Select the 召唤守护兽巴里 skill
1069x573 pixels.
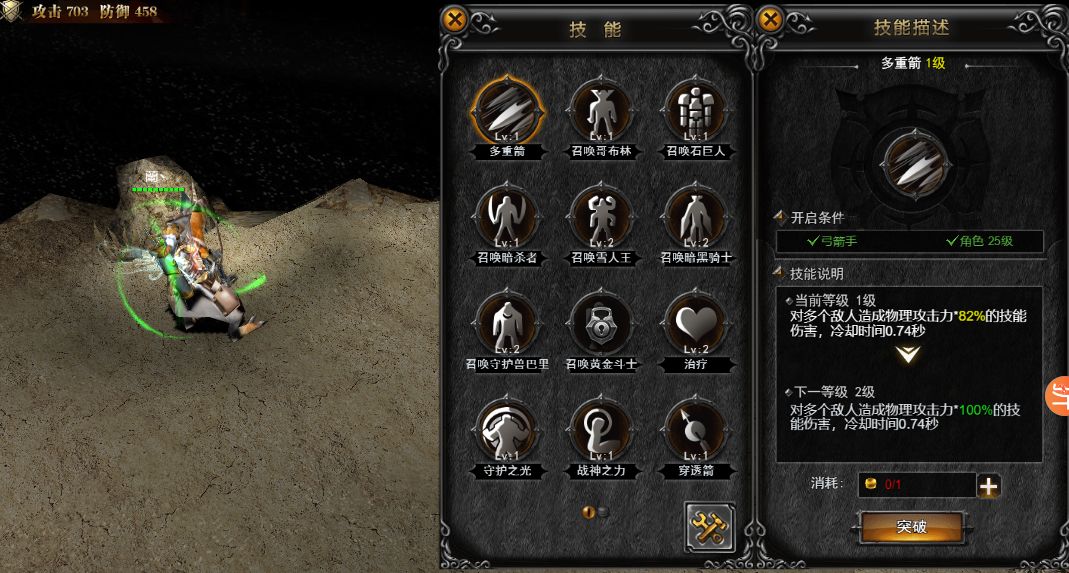click(507, 323)
